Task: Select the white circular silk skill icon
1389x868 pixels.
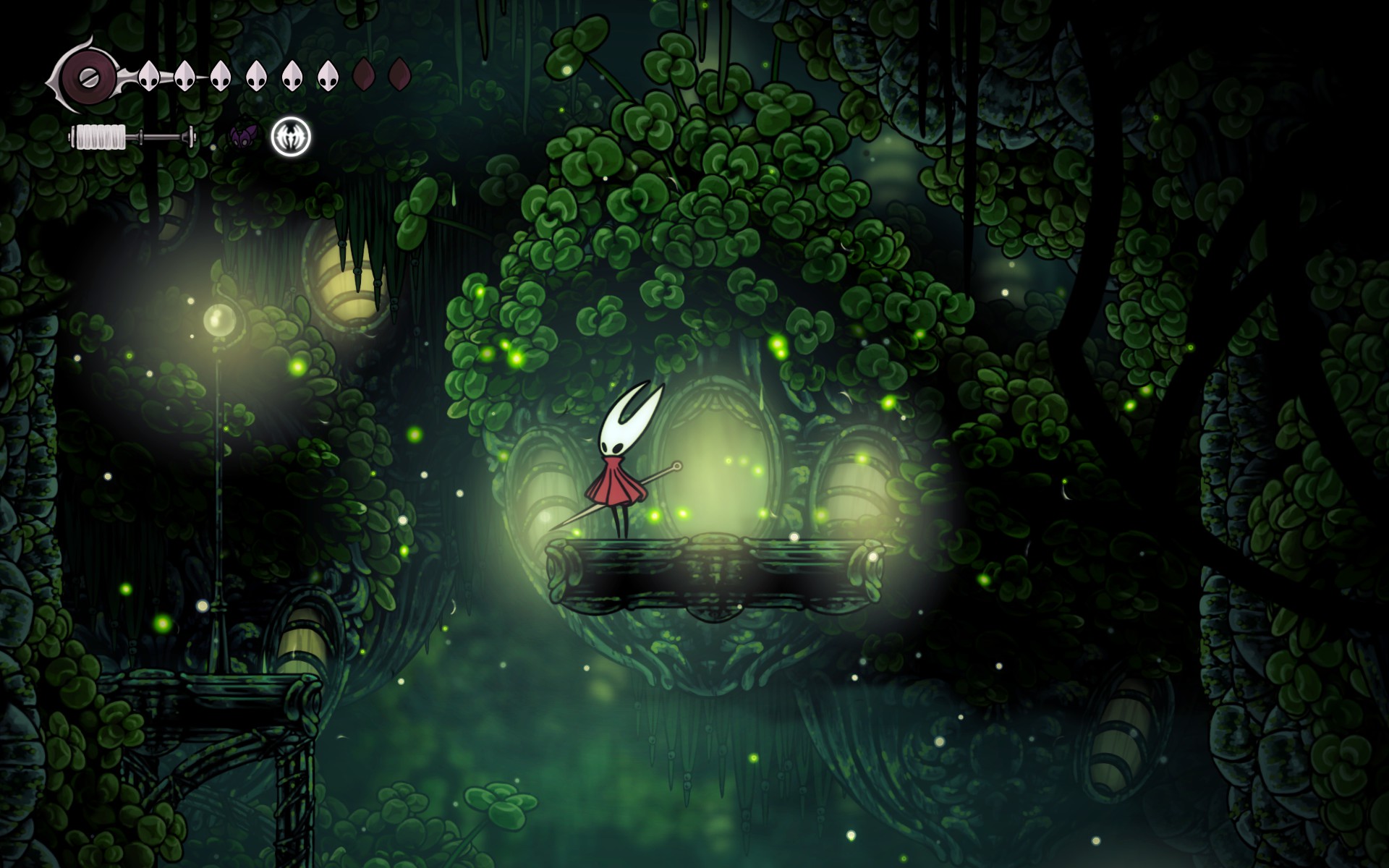Action: [x=291, y=136]
